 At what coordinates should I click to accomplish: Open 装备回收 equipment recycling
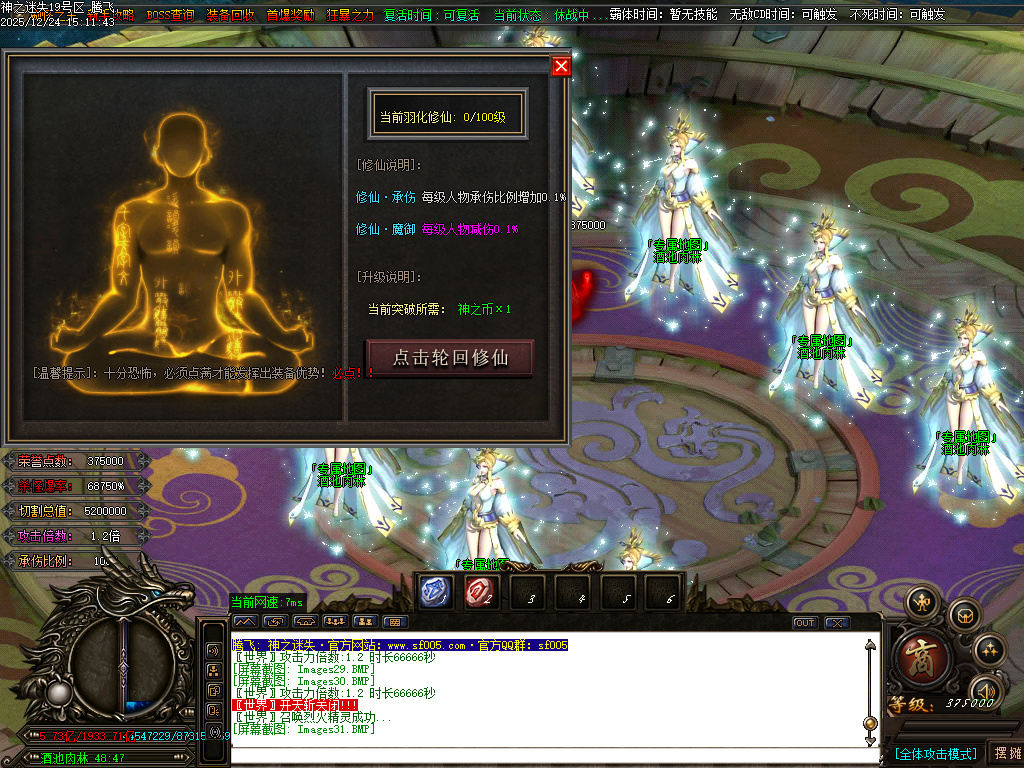(230, 15)
